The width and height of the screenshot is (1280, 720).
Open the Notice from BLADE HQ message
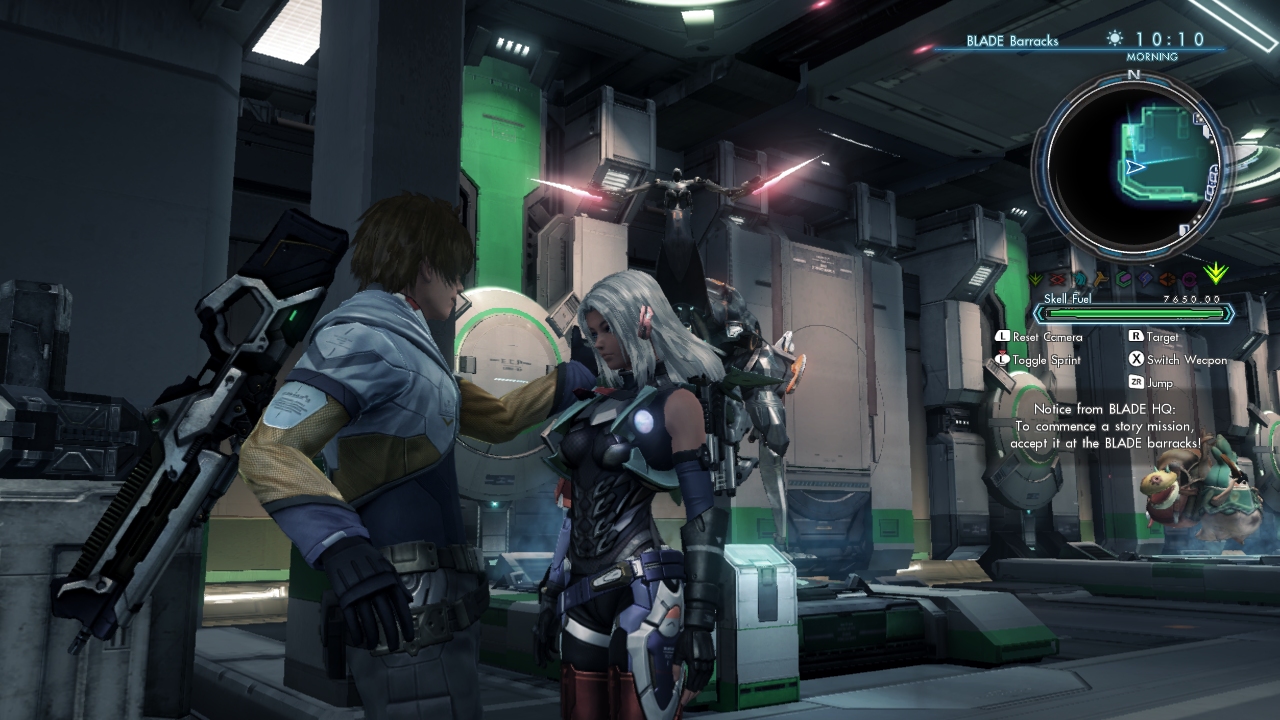click(x=1105, y=425)
